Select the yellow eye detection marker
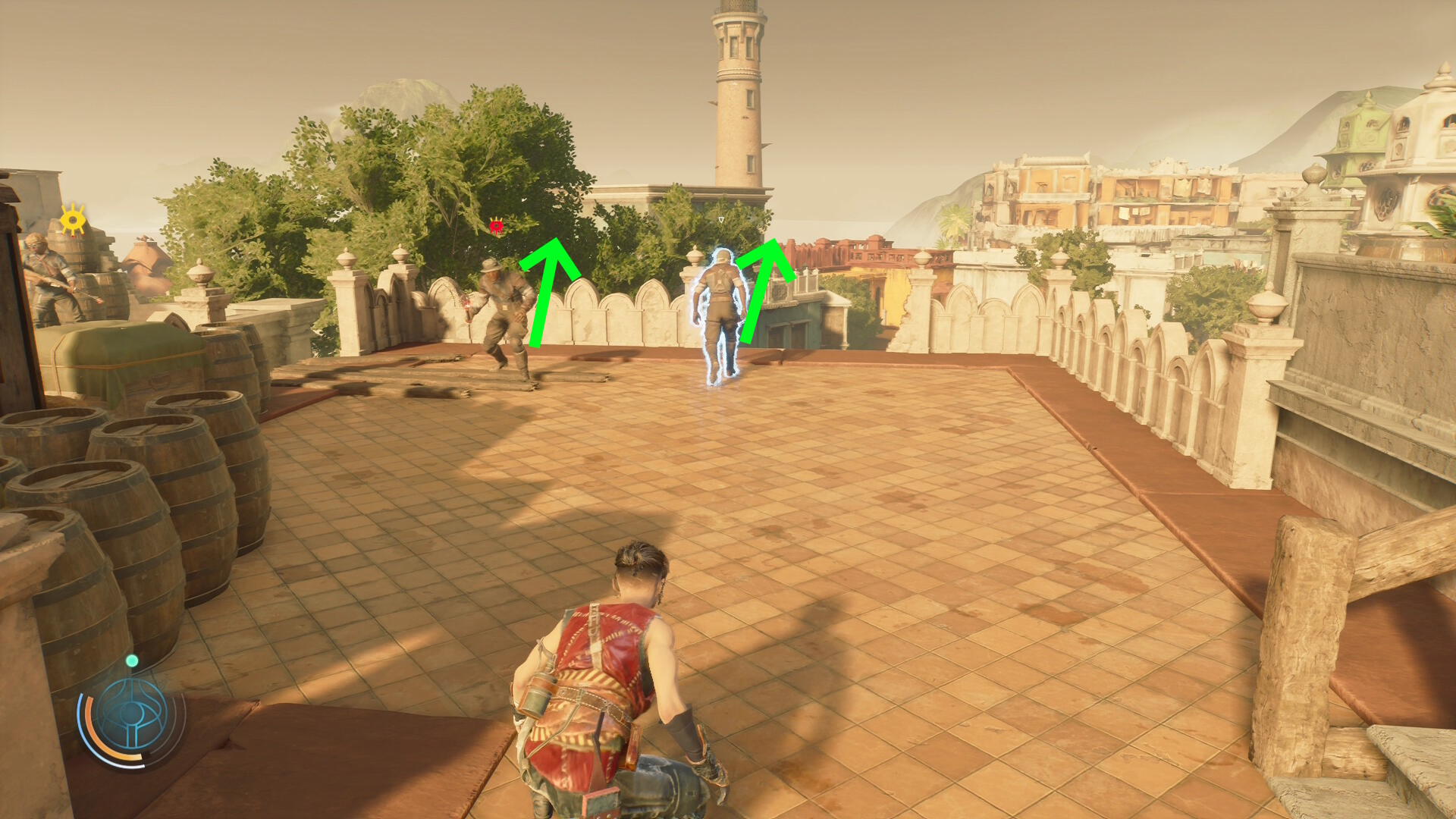This screenshot has height=819, width=1456. [x=73, y=220]
